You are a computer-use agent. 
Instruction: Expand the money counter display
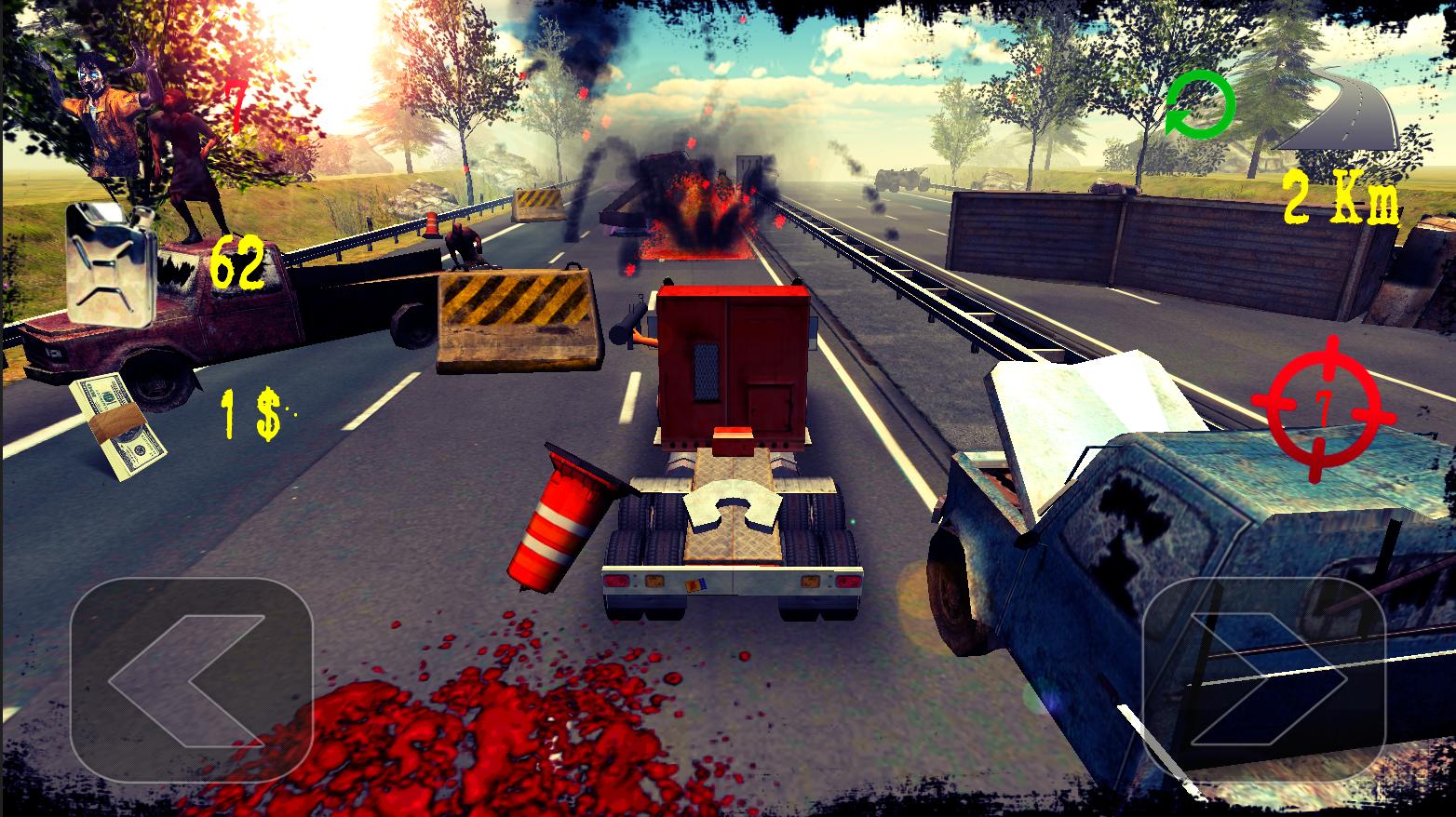(x=249, y=411)
